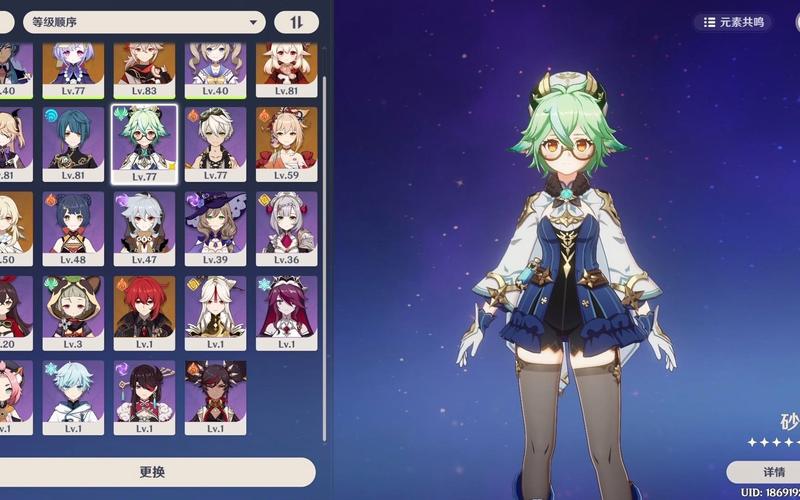The height and width of the screenshot is (500, 800).
Task: Choose the Lv.59 Yoimiya character tile
Action: pos(287,145)
